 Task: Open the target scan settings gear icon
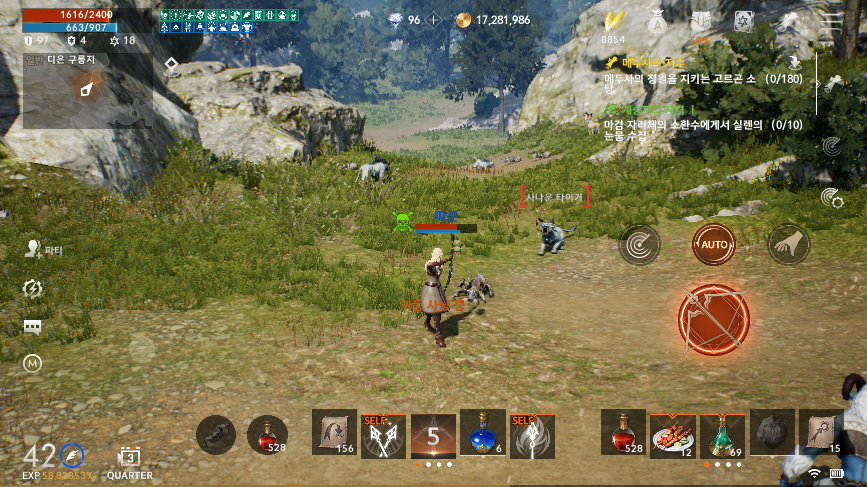coord(831,198)
